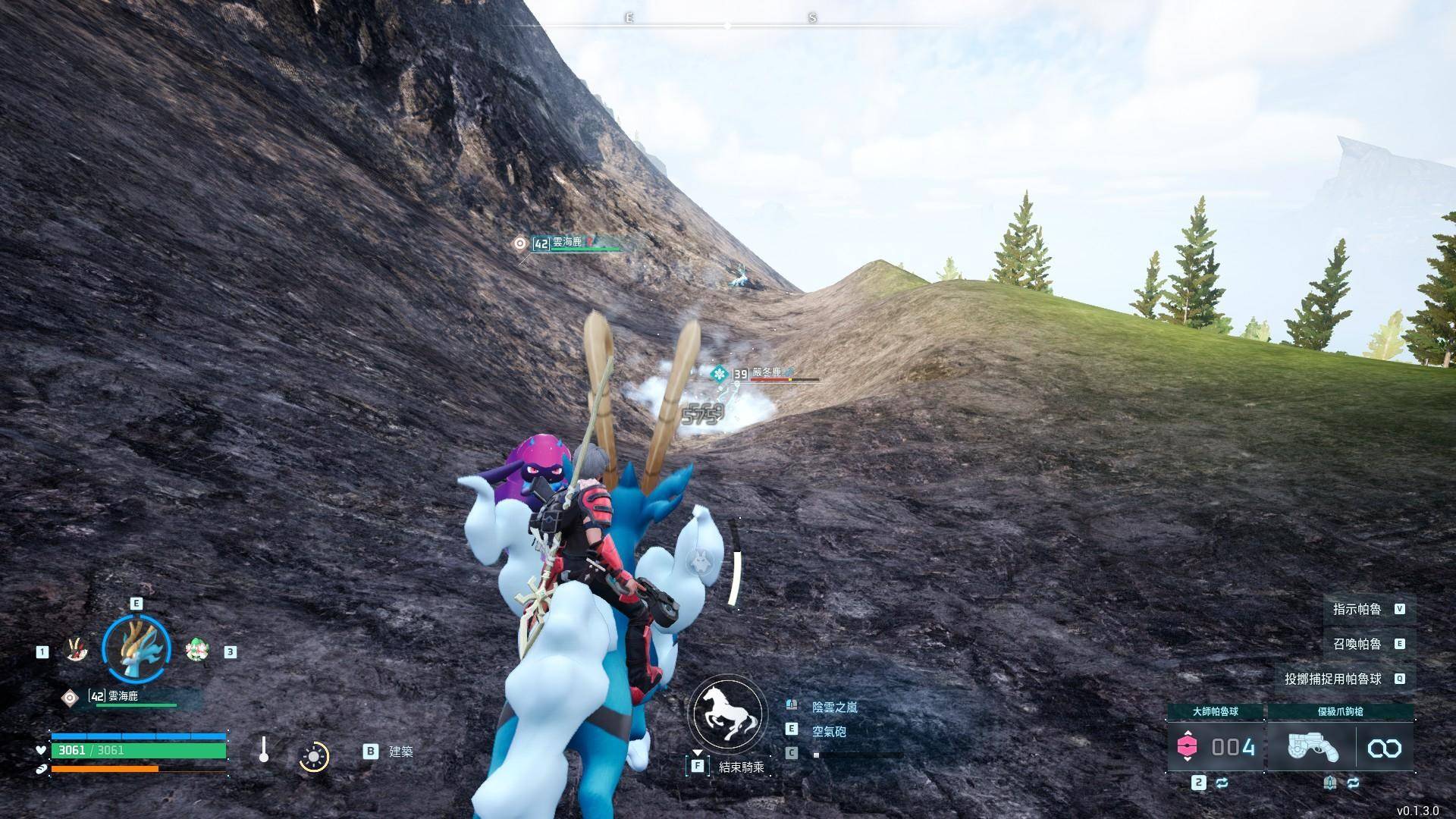Screen dimensions: 1456x819
Task: Click the white horse mount icon
Action: (x=727, y=714)
